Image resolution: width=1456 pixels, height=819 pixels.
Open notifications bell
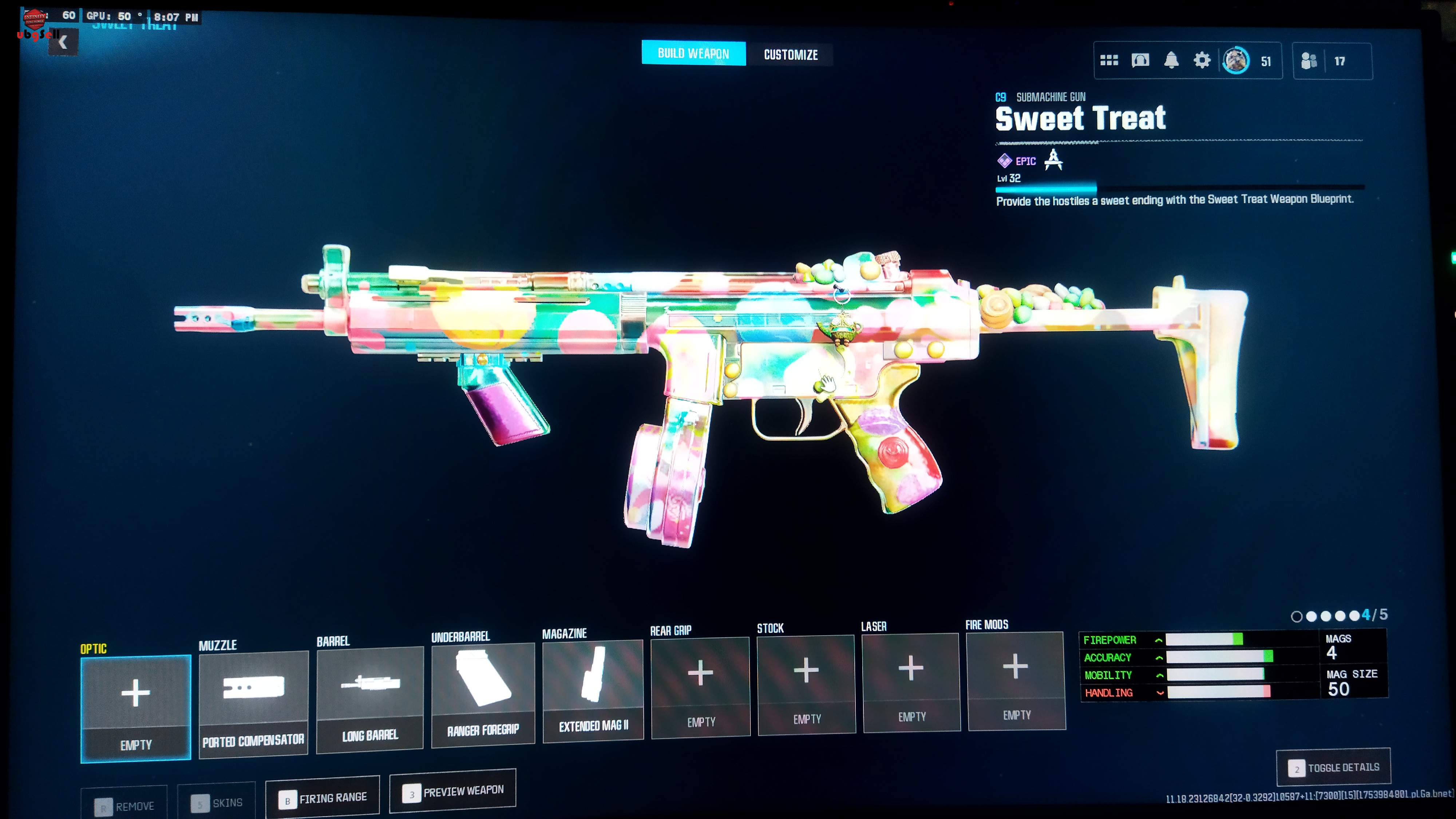tap(1171, 60)
